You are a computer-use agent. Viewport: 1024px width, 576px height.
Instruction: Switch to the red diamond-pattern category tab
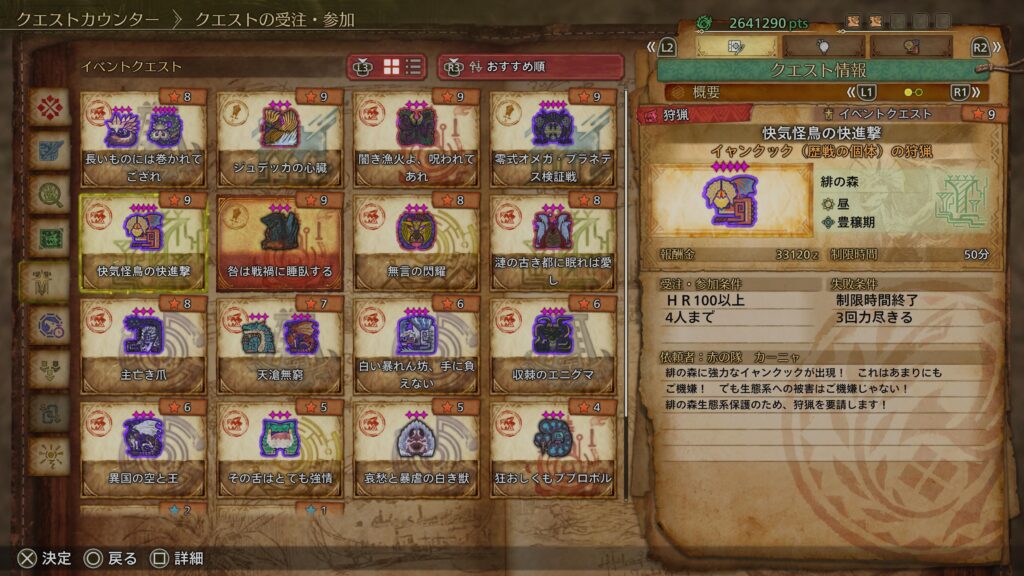point(49,106)
